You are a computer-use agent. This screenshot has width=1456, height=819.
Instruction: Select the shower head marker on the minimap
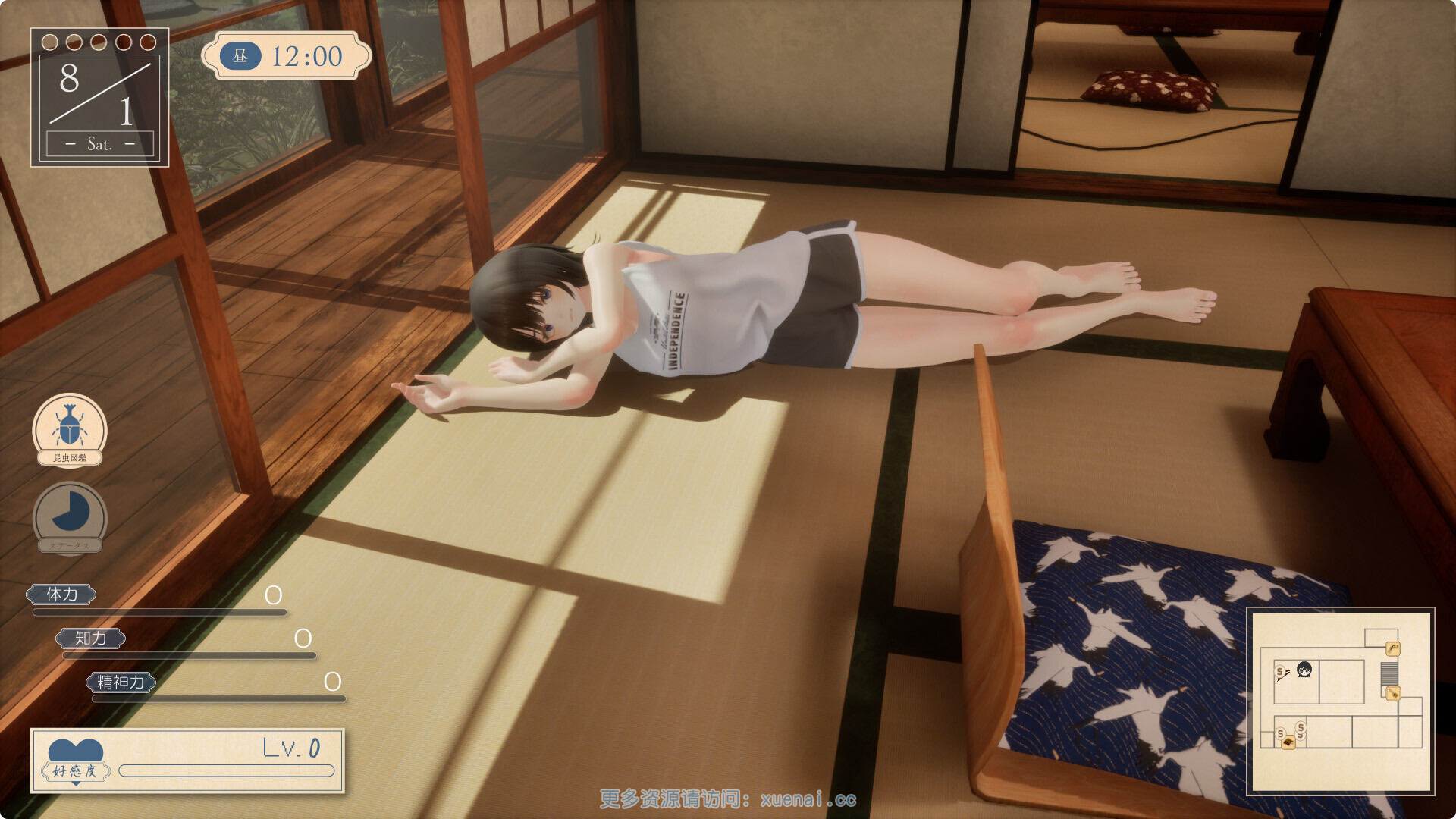[x=1392, y=649]
